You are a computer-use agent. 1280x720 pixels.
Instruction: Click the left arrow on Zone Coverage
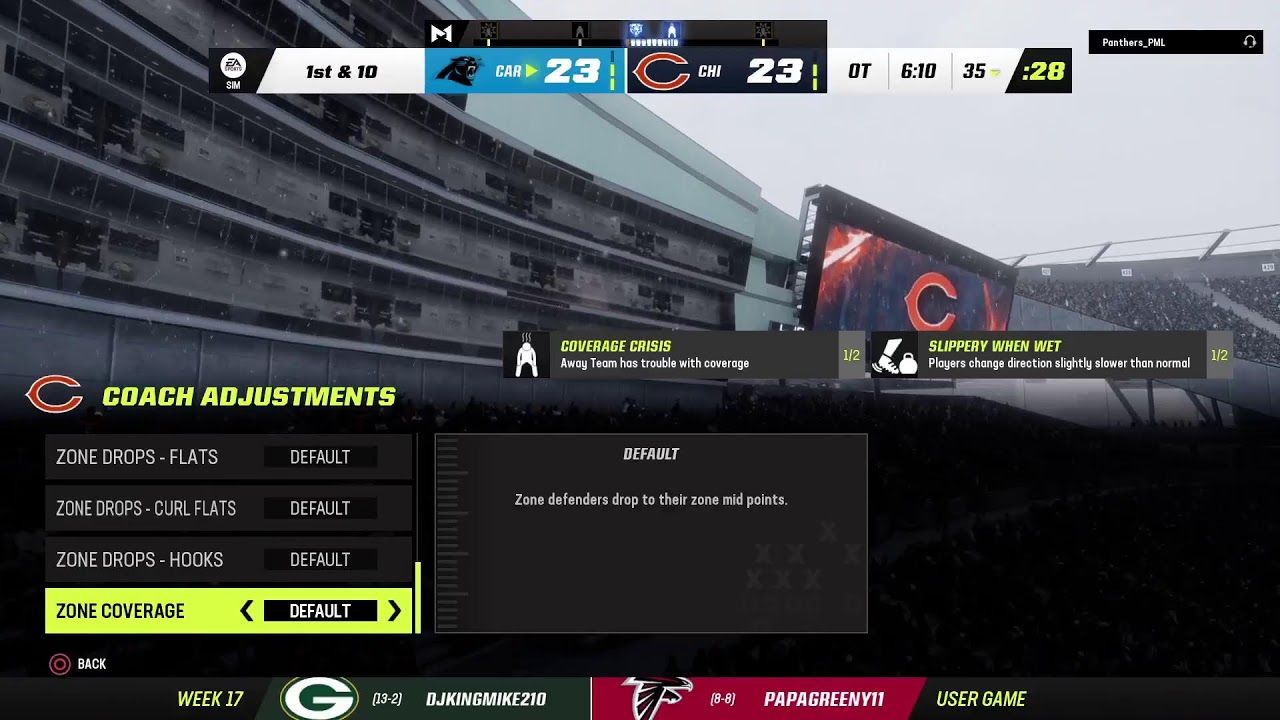click(x=247, y=611)
